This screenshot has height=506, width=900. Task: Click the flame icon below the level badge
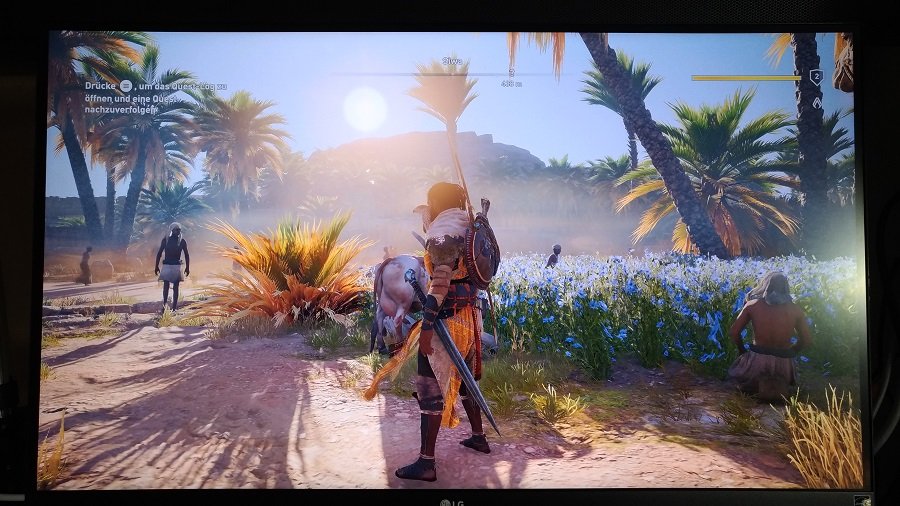(x=817, y=102)
